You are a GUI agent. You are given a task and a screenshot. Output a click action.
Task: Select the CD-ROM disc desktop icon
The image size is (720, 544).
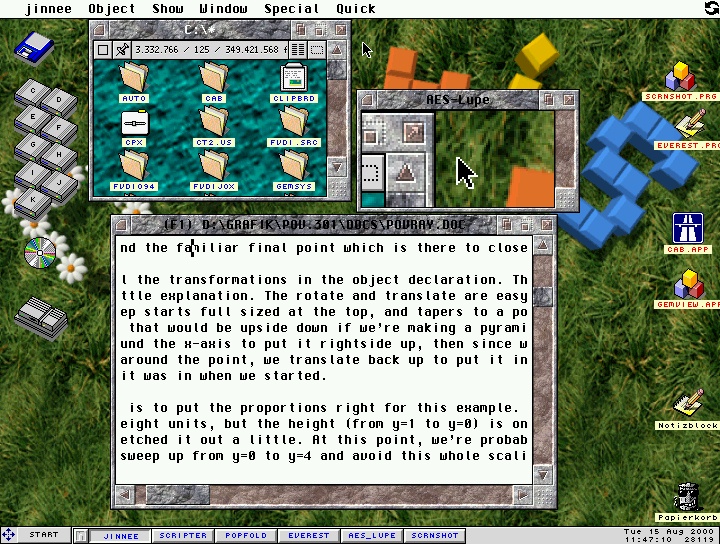tap(40, 255)
